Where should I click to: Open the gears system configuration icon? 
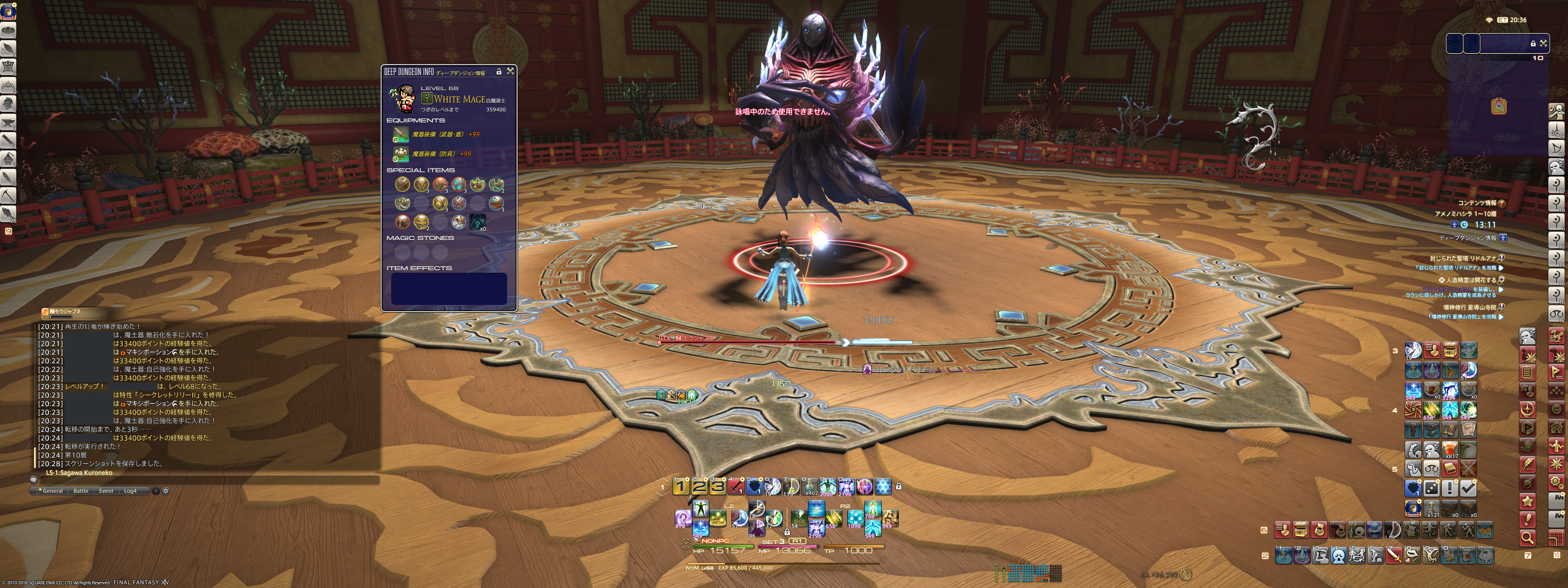coord(1556,483)
